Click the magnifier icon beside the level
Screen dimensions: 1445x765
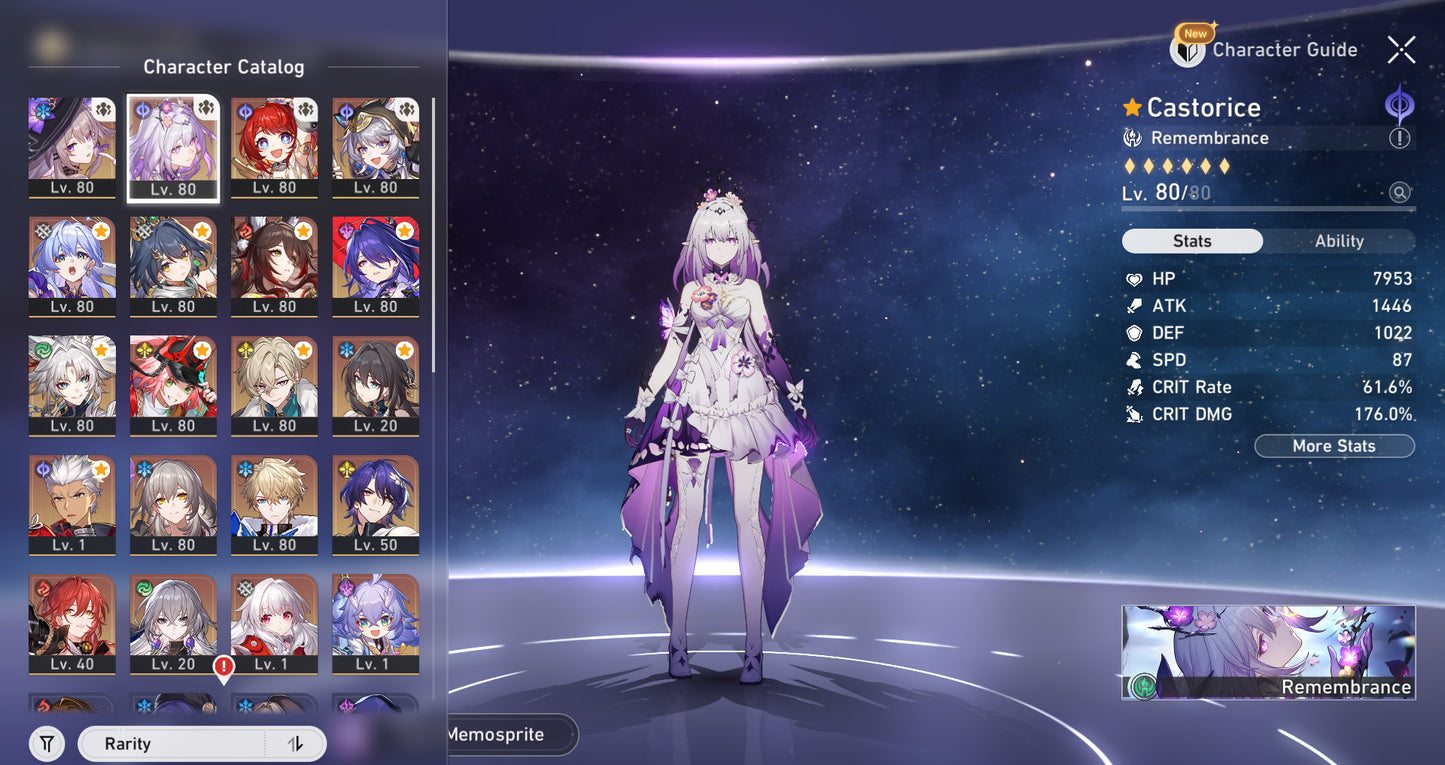coord(1399,193)
